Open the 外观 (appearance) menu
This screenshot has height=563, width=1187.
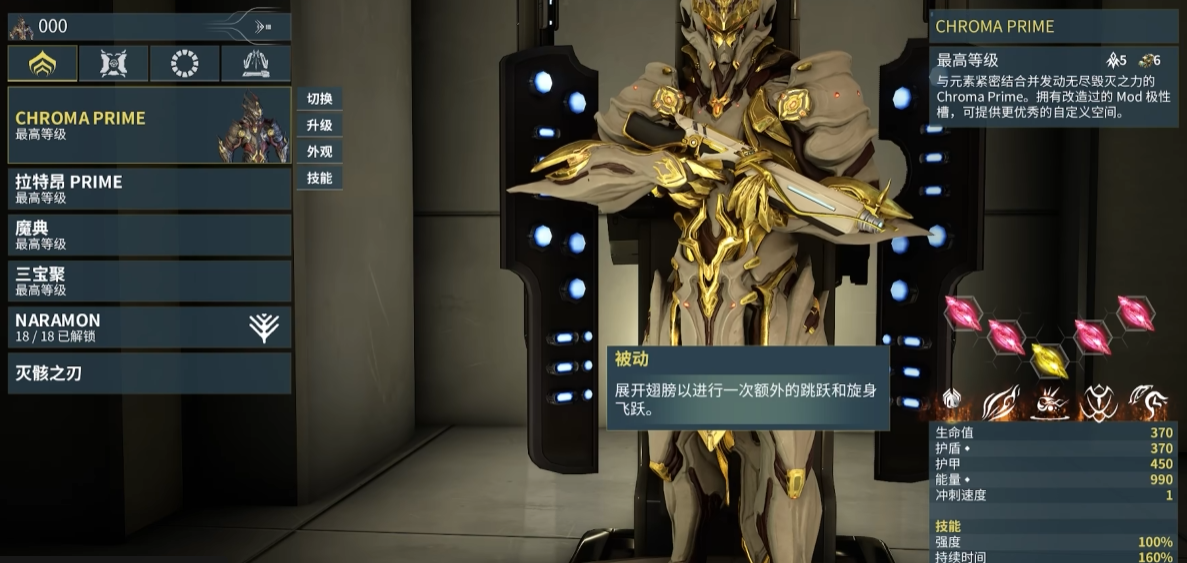pyautogui.click(x=320, y=152)
